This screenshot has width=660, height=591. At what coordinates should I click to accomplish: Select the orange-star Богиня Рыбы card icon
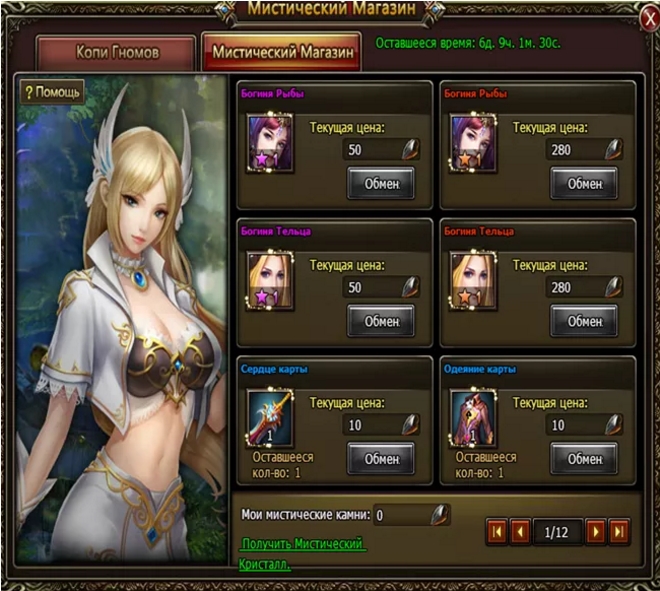474,140
